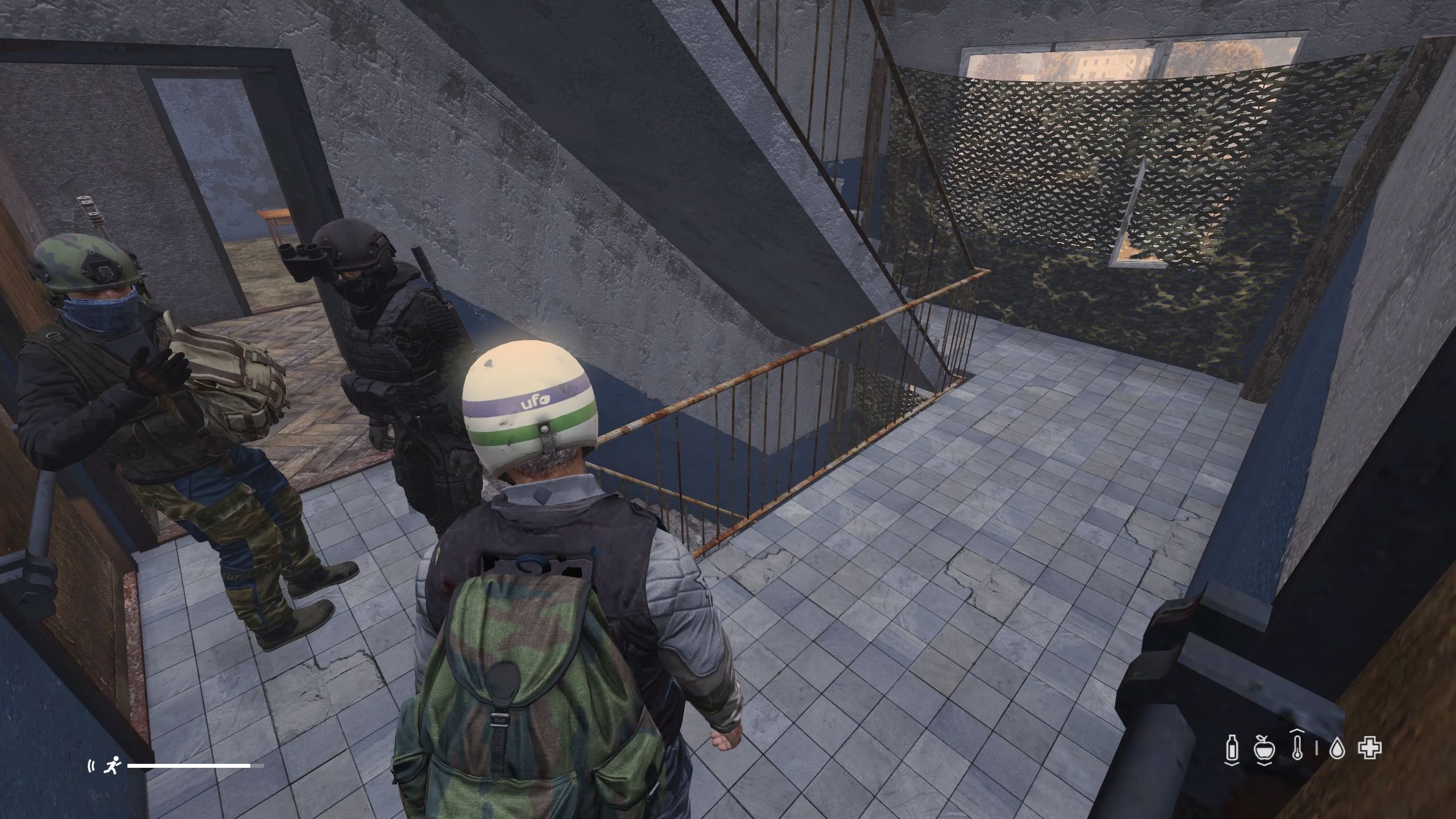Click the health cross status icon
This screenshot has width=1456, height=819.
point(1370,748)
